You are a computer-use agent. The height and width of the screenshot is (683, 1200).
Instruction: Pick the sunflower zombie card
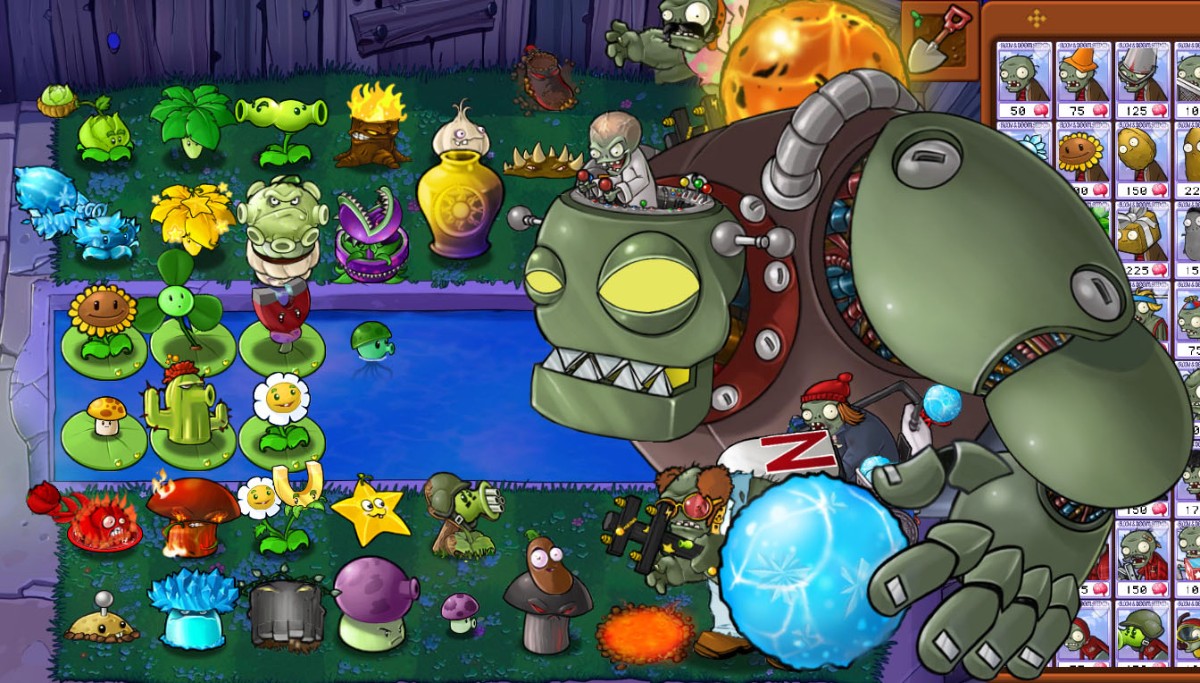pyautogui.click(x=1083, y=160)
